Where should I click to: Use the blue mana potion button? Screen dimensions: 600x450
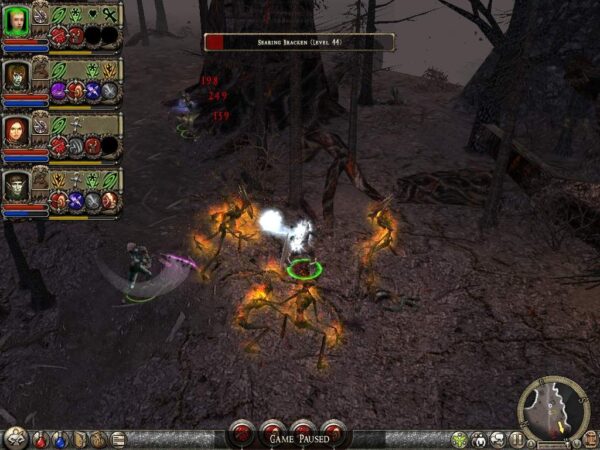click(60, 439)
